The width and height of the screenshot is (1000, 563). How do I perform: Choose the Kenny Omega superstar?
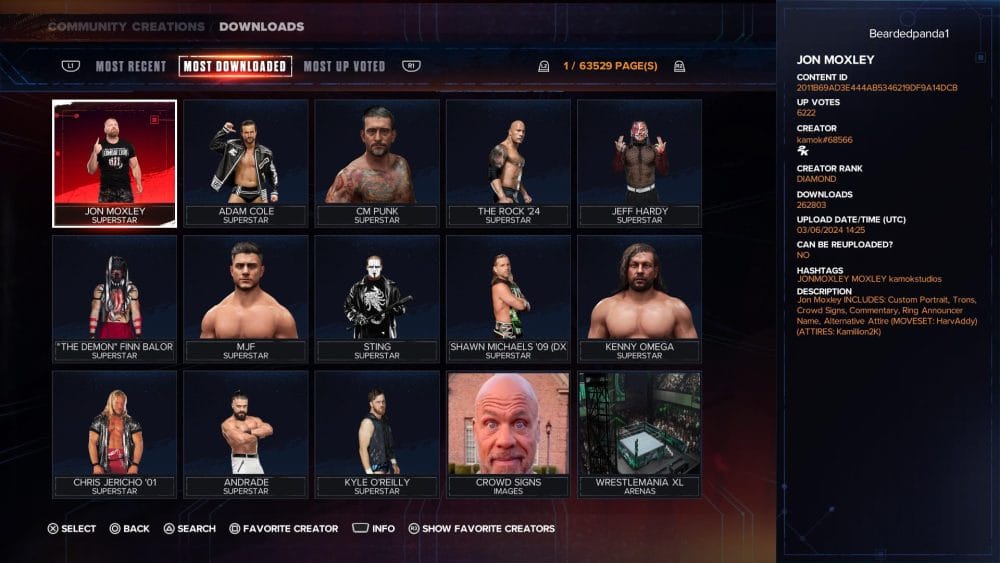639,298
